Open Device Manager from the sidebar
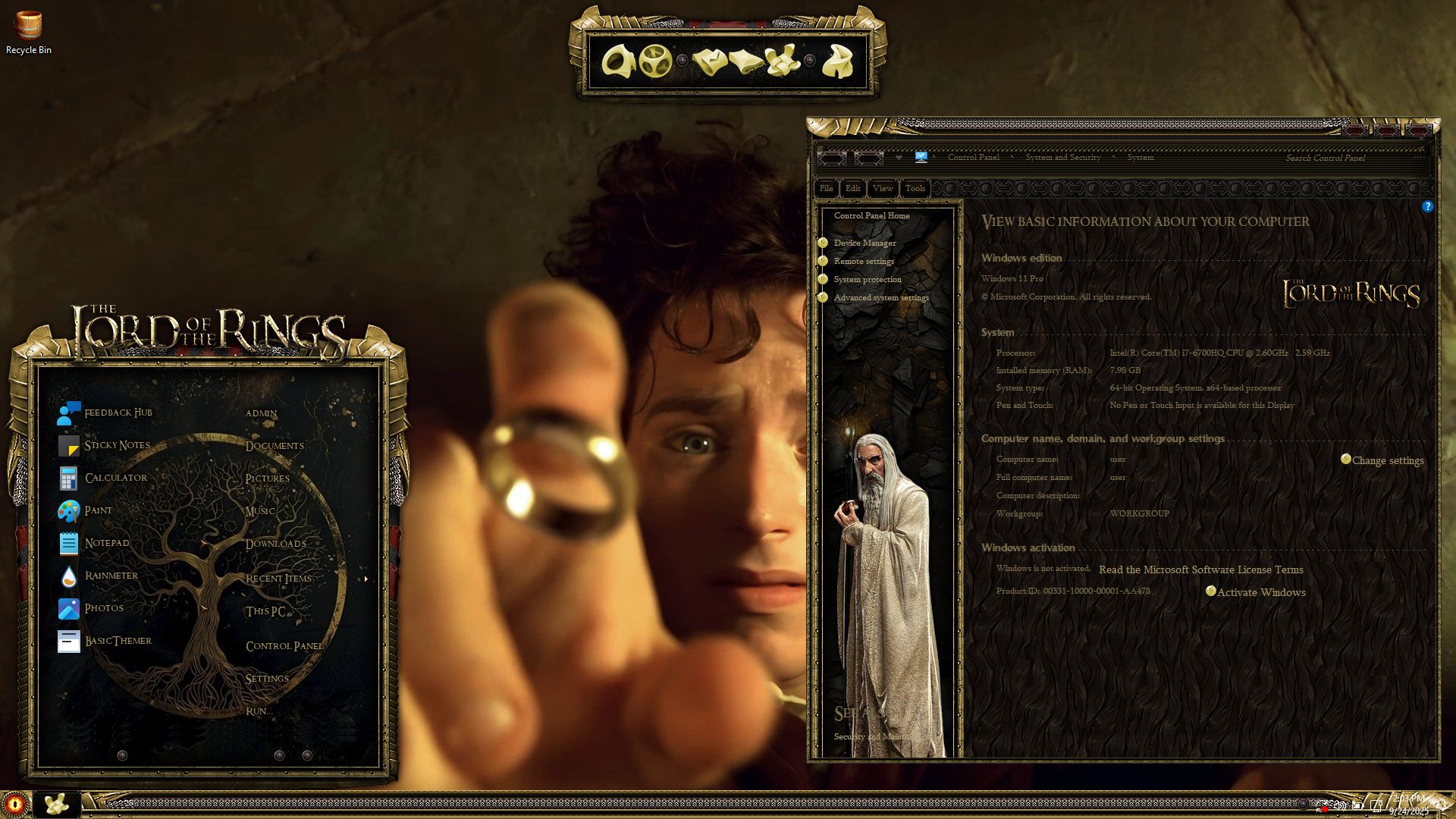Screen dimensions: 1456x819 coord(864,243)
